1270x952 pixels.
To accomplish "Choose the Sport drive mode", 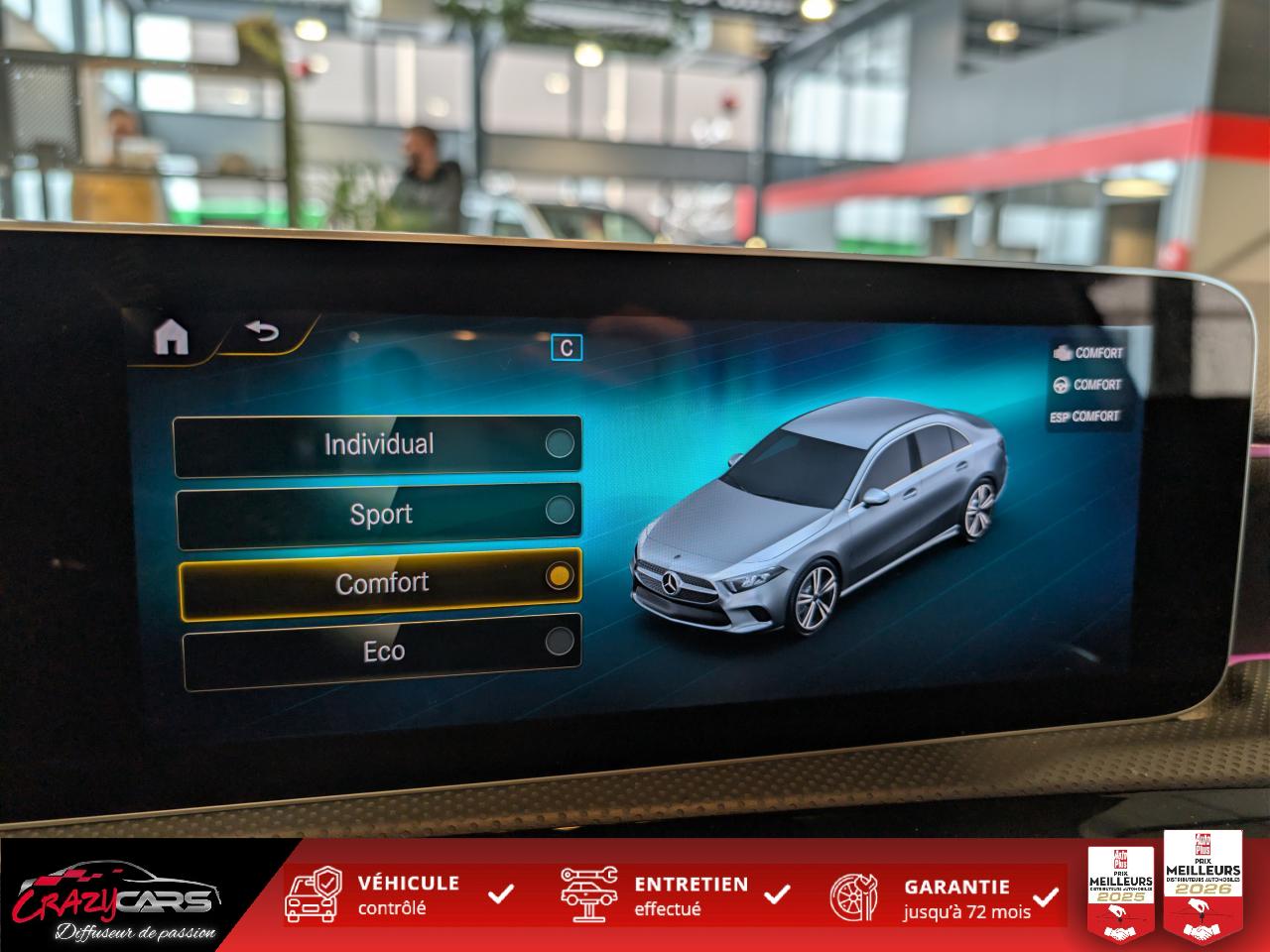I will [379, 514].
